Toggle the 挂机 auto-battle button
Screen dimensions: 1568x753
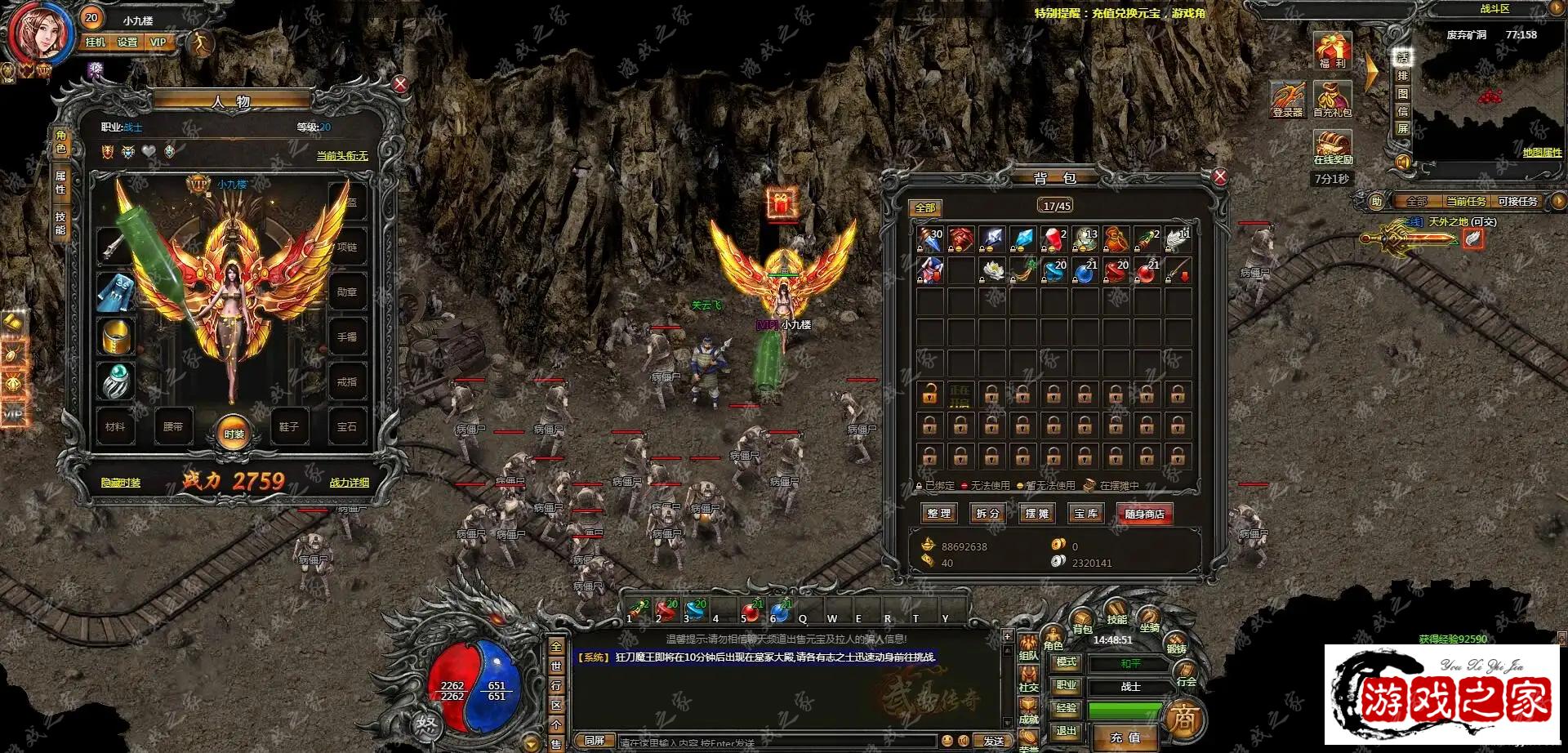point(96,42)
